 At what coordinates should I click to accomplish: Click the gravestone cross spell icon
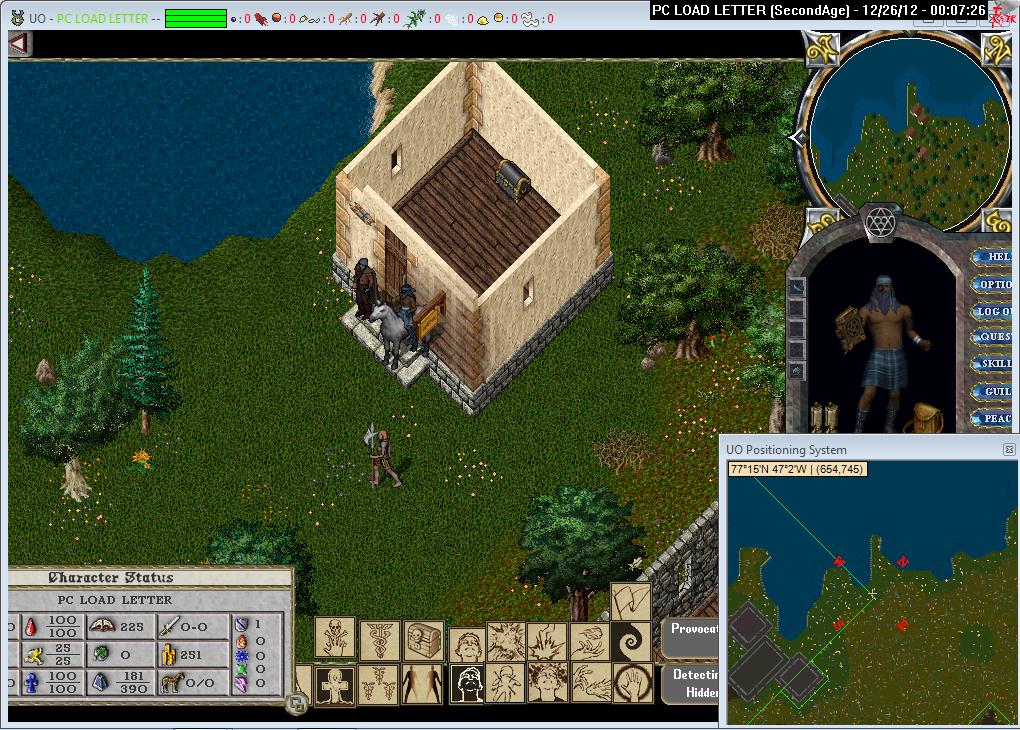(335, 685)
